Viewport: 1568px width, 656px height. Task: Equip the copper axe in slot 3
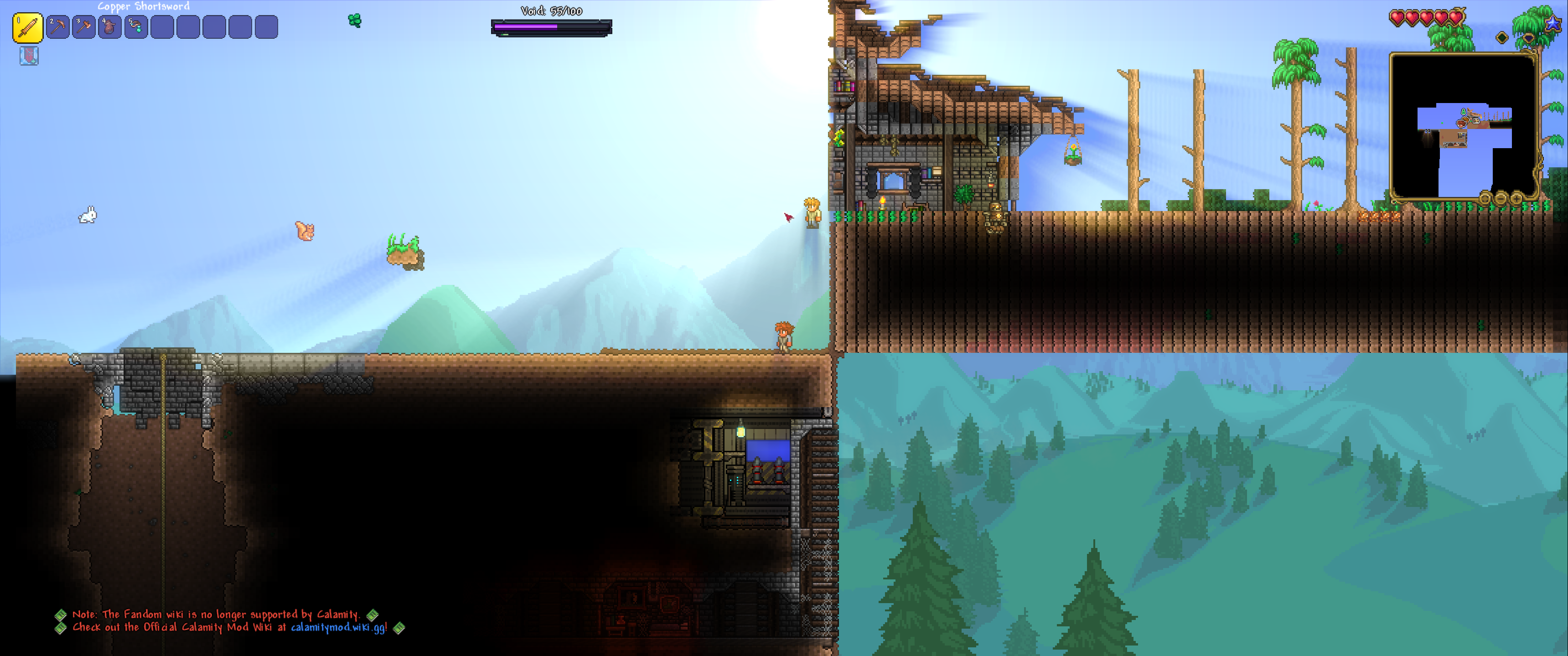tap(84, 27)
